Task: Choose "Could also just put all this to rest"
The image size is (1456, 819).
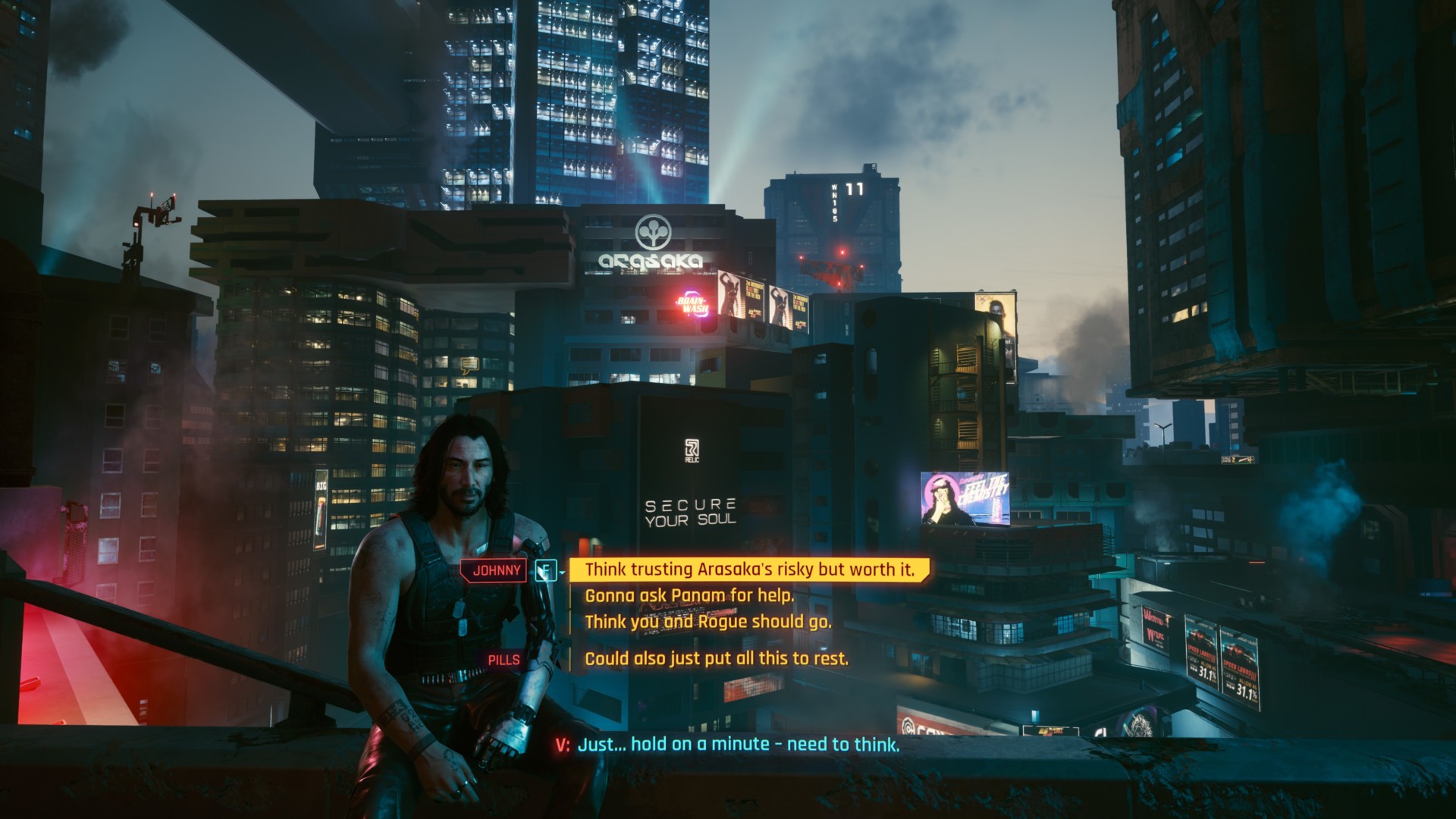Action: coord(716,658)
